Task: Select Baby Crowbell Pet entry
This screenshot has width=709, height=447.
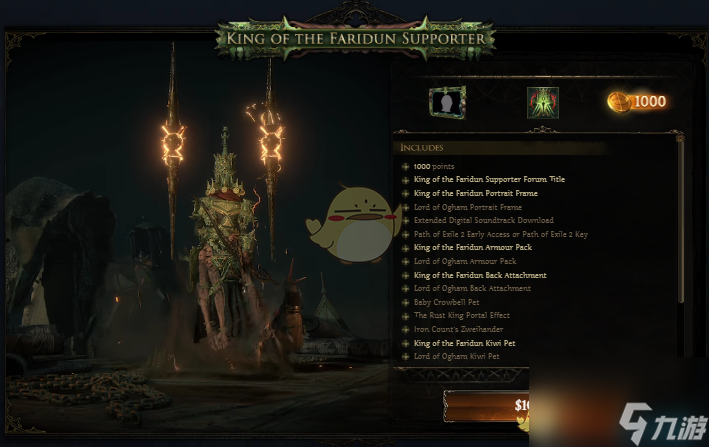Action: click(x=444, y=302)
